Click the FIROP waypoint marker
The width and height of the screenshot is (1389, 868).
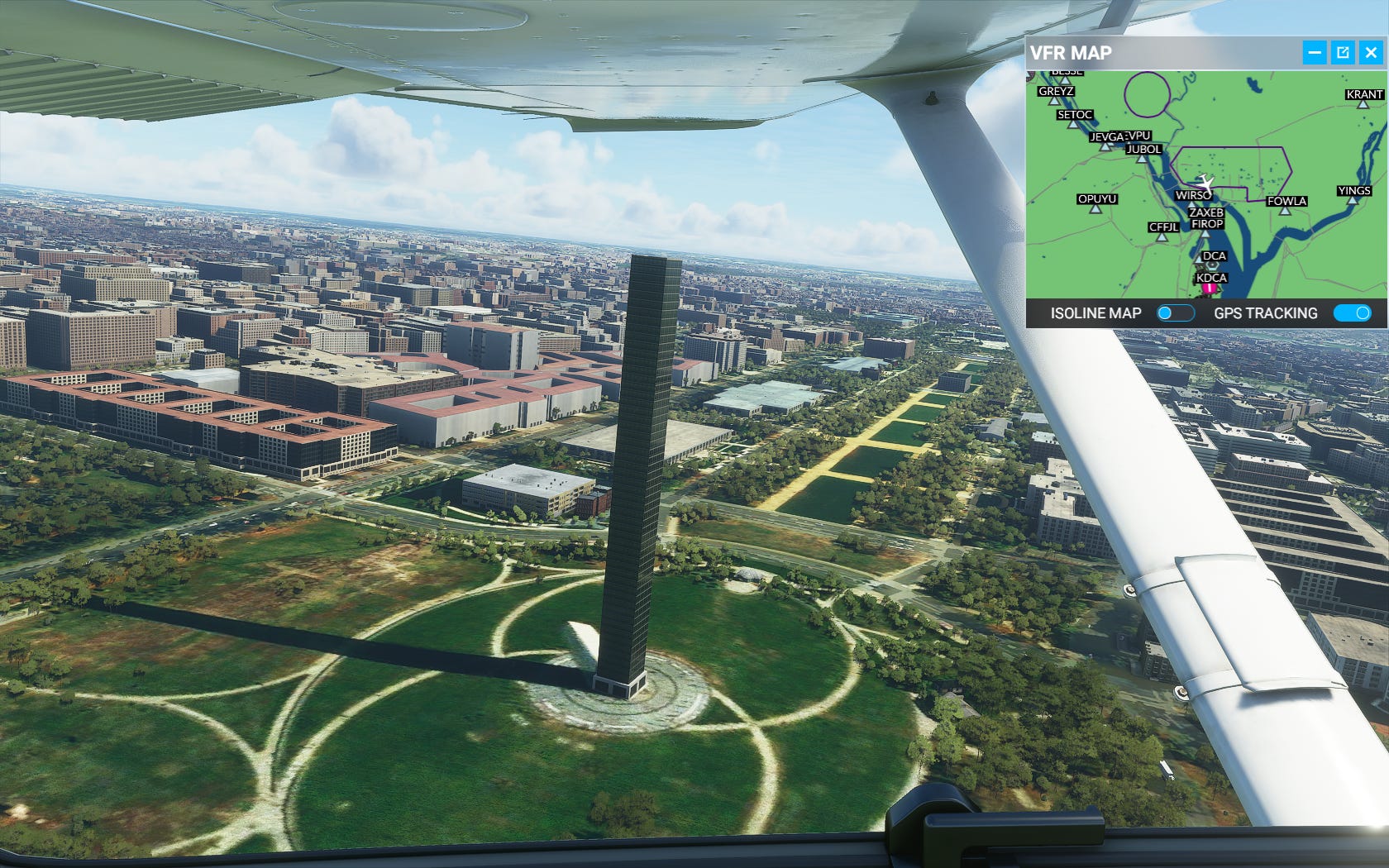click(1205, 232)
